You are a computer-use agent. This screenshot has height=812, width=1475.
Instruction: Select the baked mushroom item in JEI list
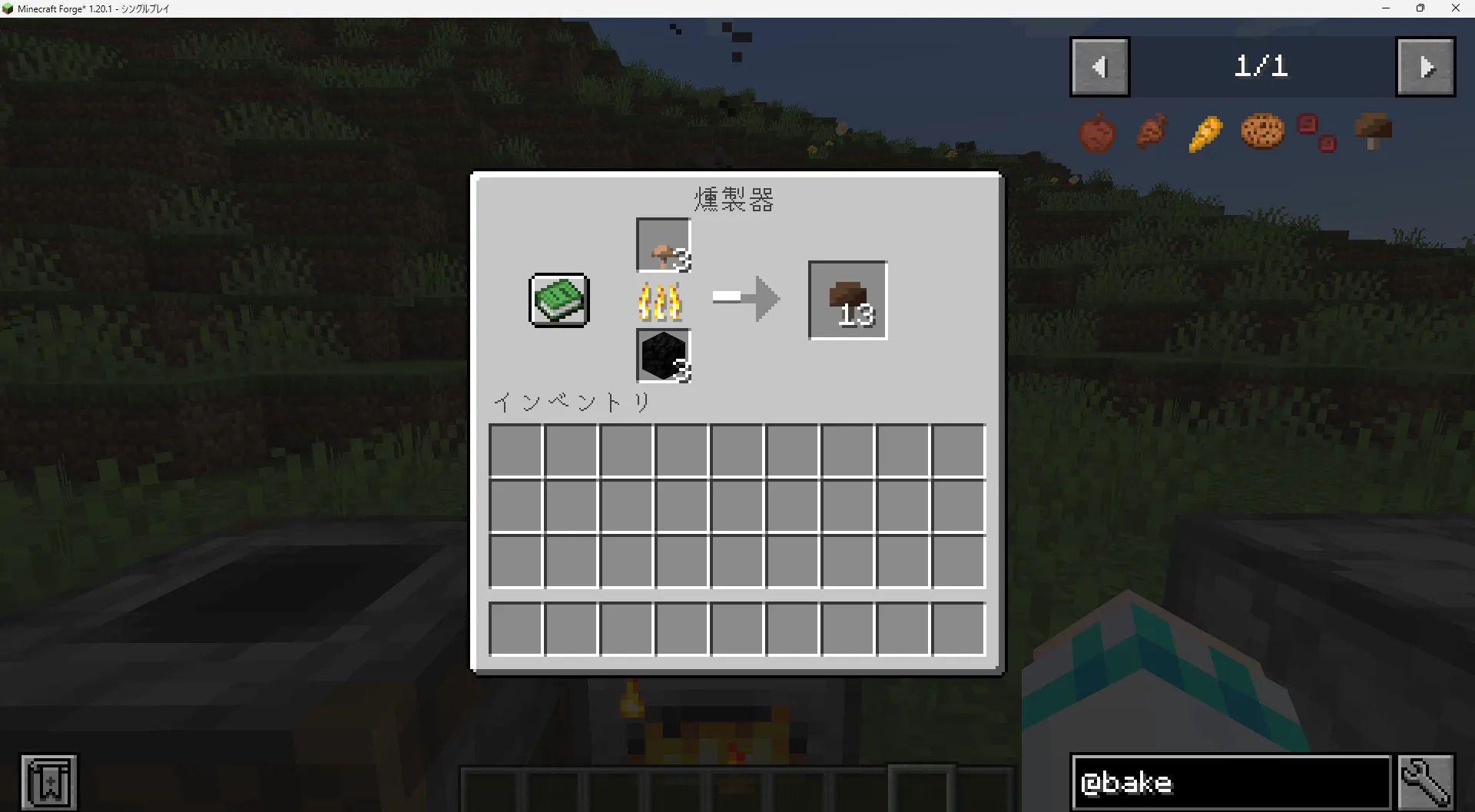click(x=1374, y=131)
